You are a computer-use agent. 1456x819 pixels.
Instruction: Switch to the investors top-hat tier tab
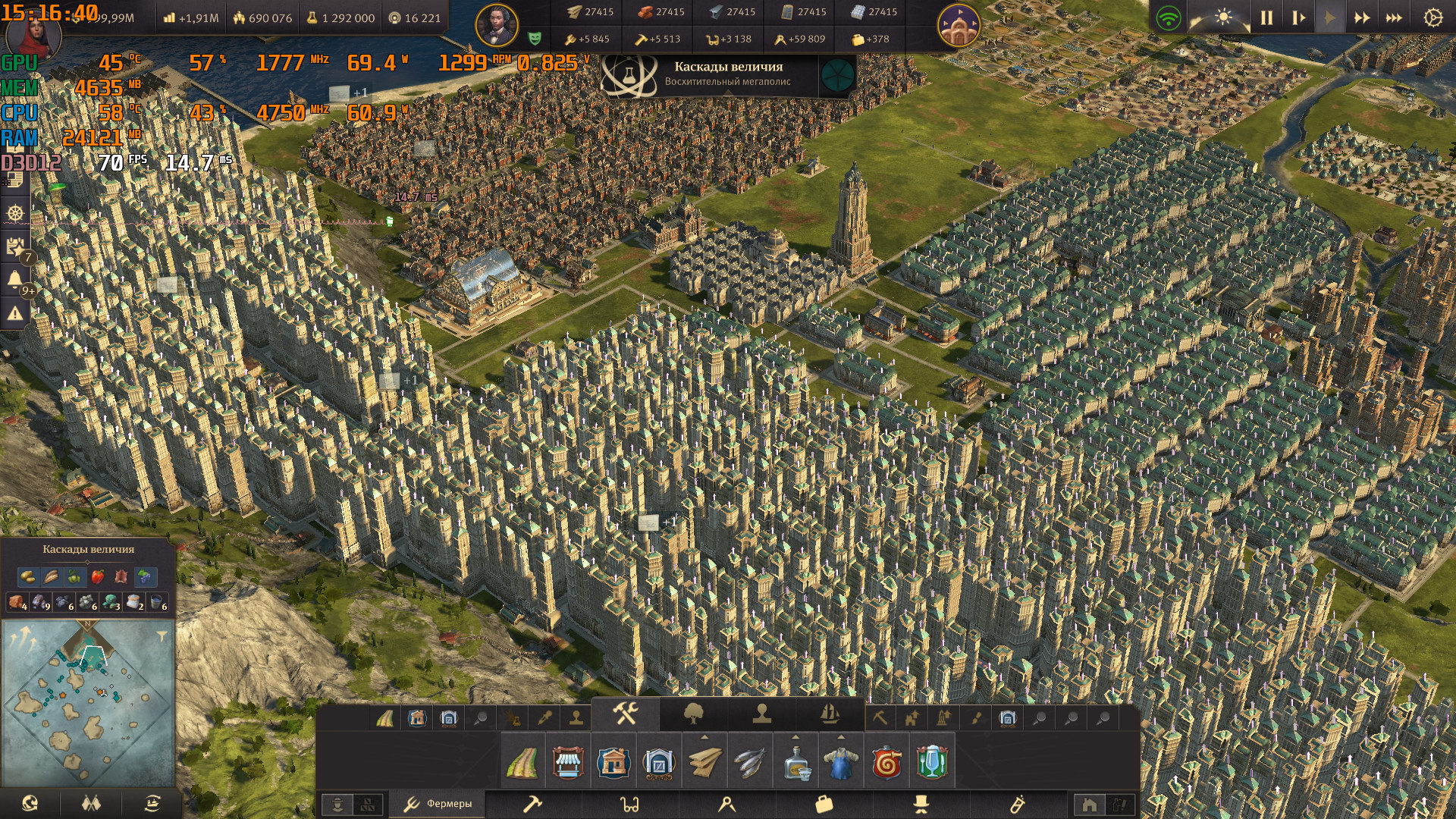[921, 804]
